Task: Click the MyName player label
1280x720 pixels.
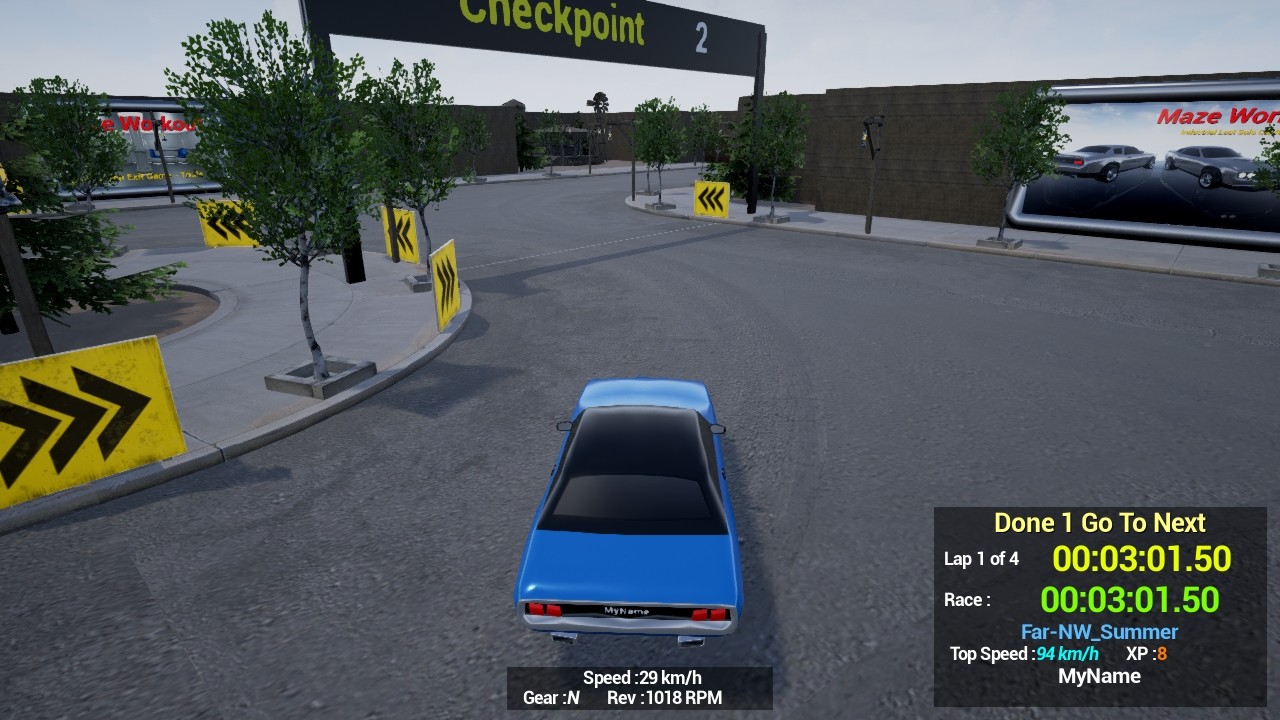Action: point(1101,676)
